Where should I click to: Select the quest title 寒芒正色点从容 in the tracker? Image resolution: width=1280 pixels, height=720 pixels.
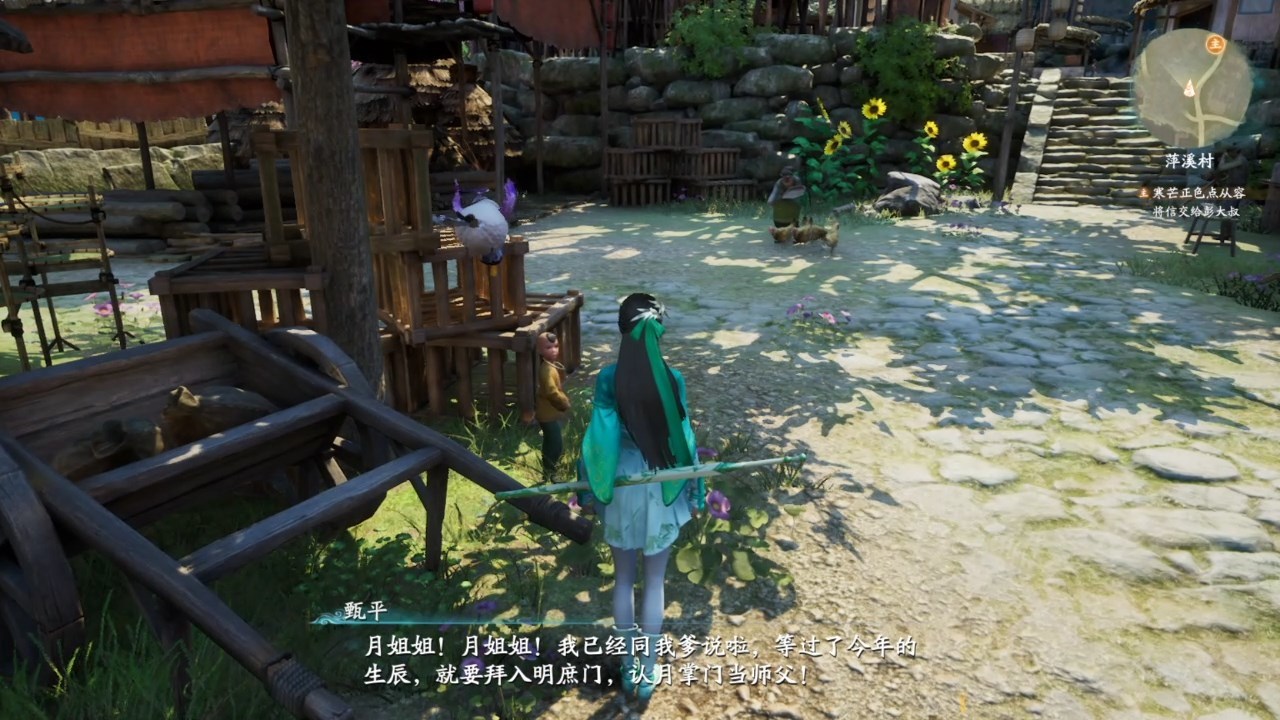point(1201,193)
